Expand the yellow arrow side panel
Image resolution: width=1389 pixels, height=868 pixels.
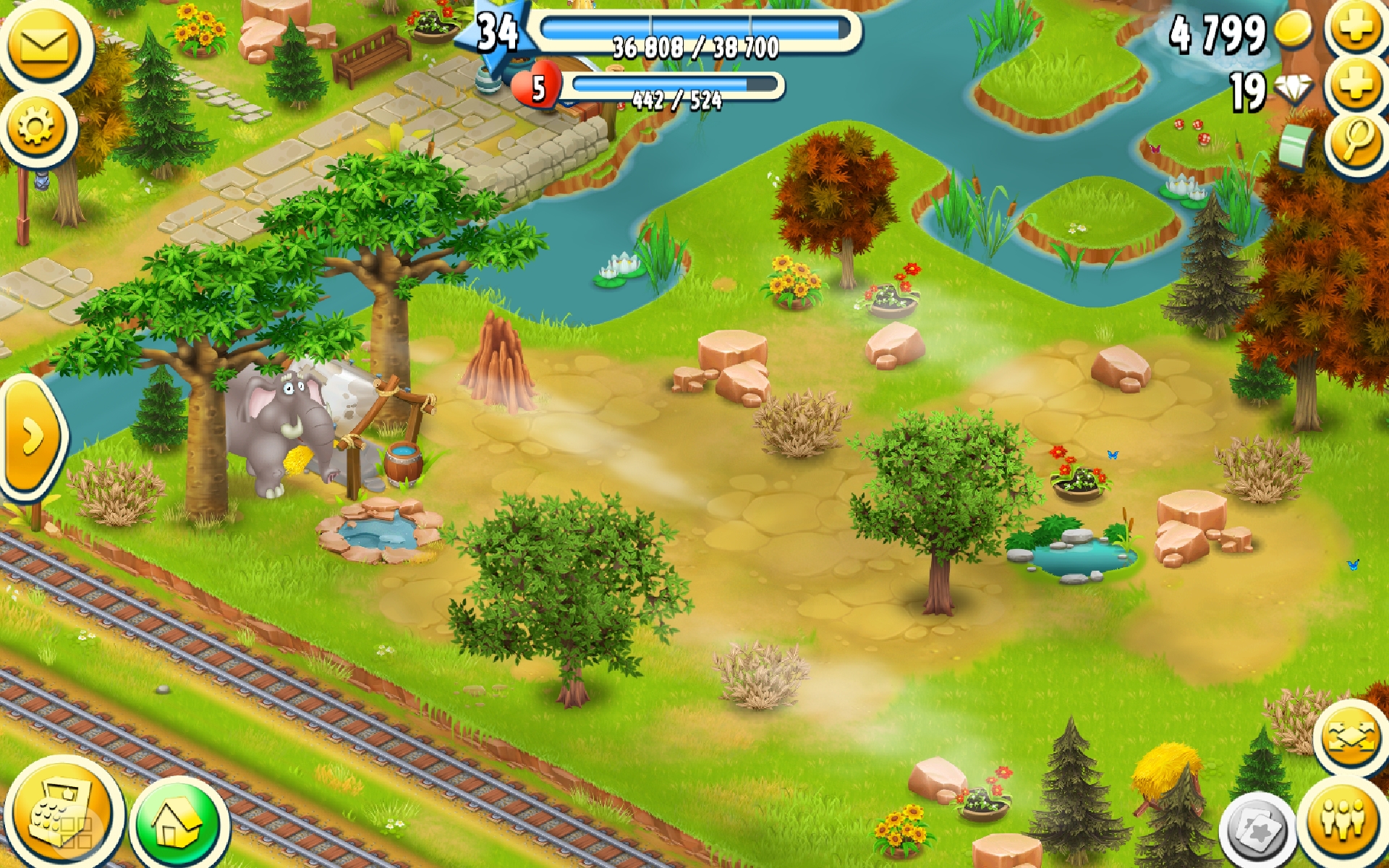tap(32, 438)
